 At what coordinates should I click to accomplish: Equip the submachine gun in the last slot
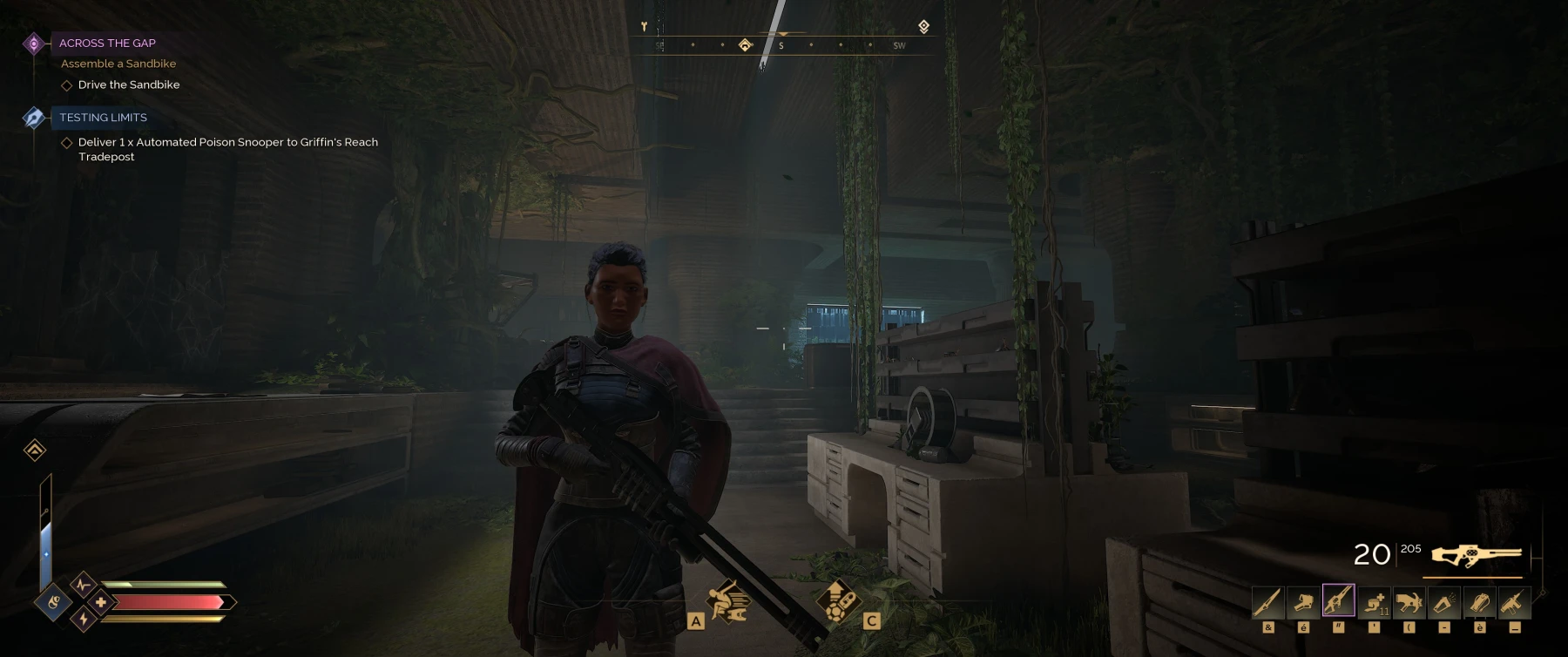[x=1514, y=602]
